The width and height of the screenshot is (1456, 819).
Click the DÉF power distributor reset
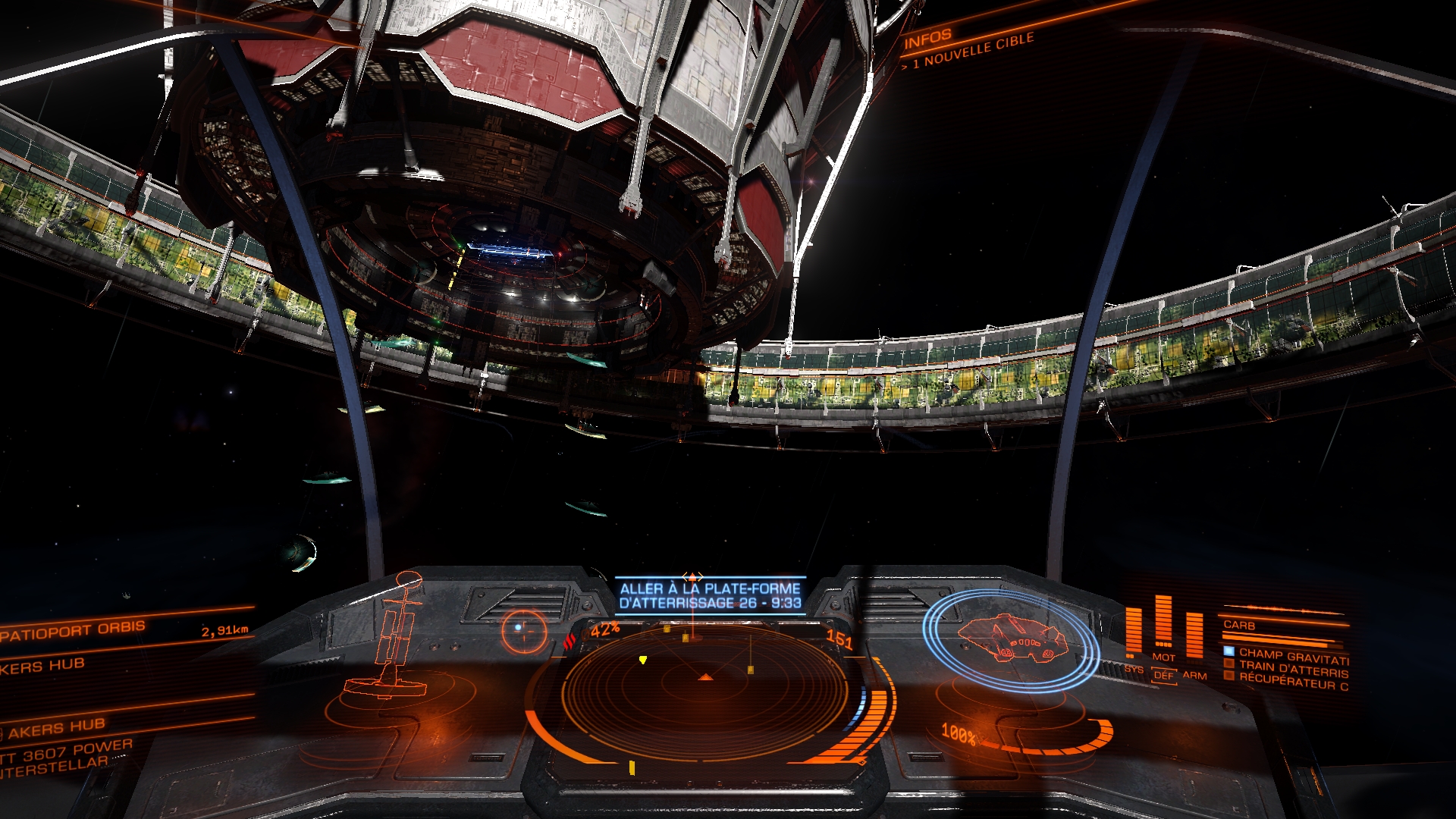1163,675
